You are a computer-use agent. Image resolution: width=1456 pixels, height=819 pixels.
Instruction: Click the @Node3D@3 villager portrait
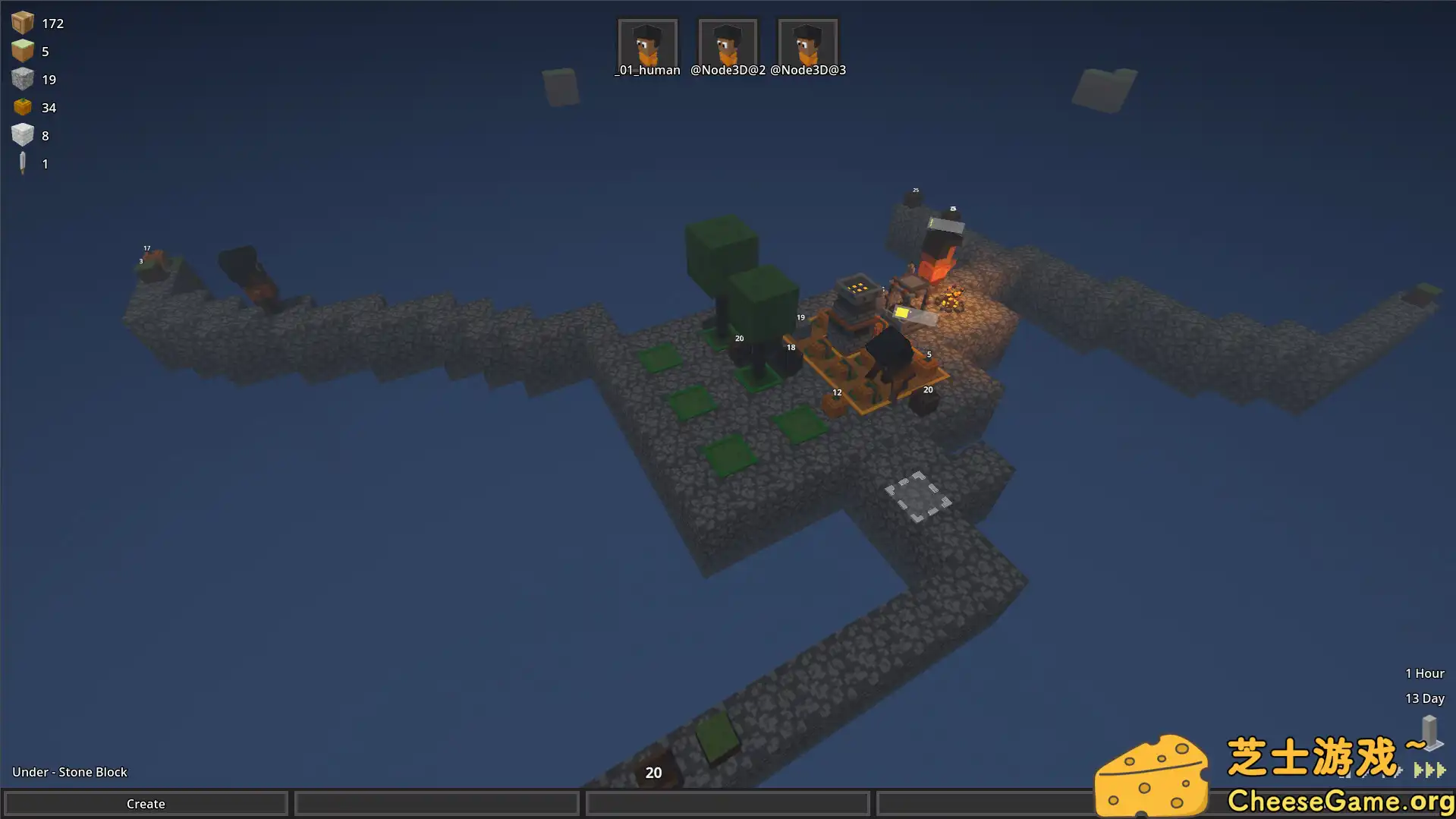pyautogui.click(x=807, y=44)
